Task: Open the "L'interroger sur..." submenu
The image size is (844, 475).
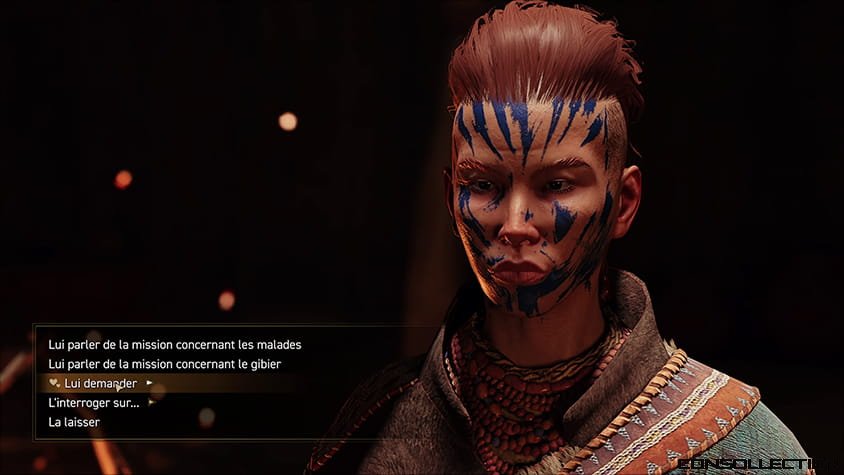Action: point(94,402)
